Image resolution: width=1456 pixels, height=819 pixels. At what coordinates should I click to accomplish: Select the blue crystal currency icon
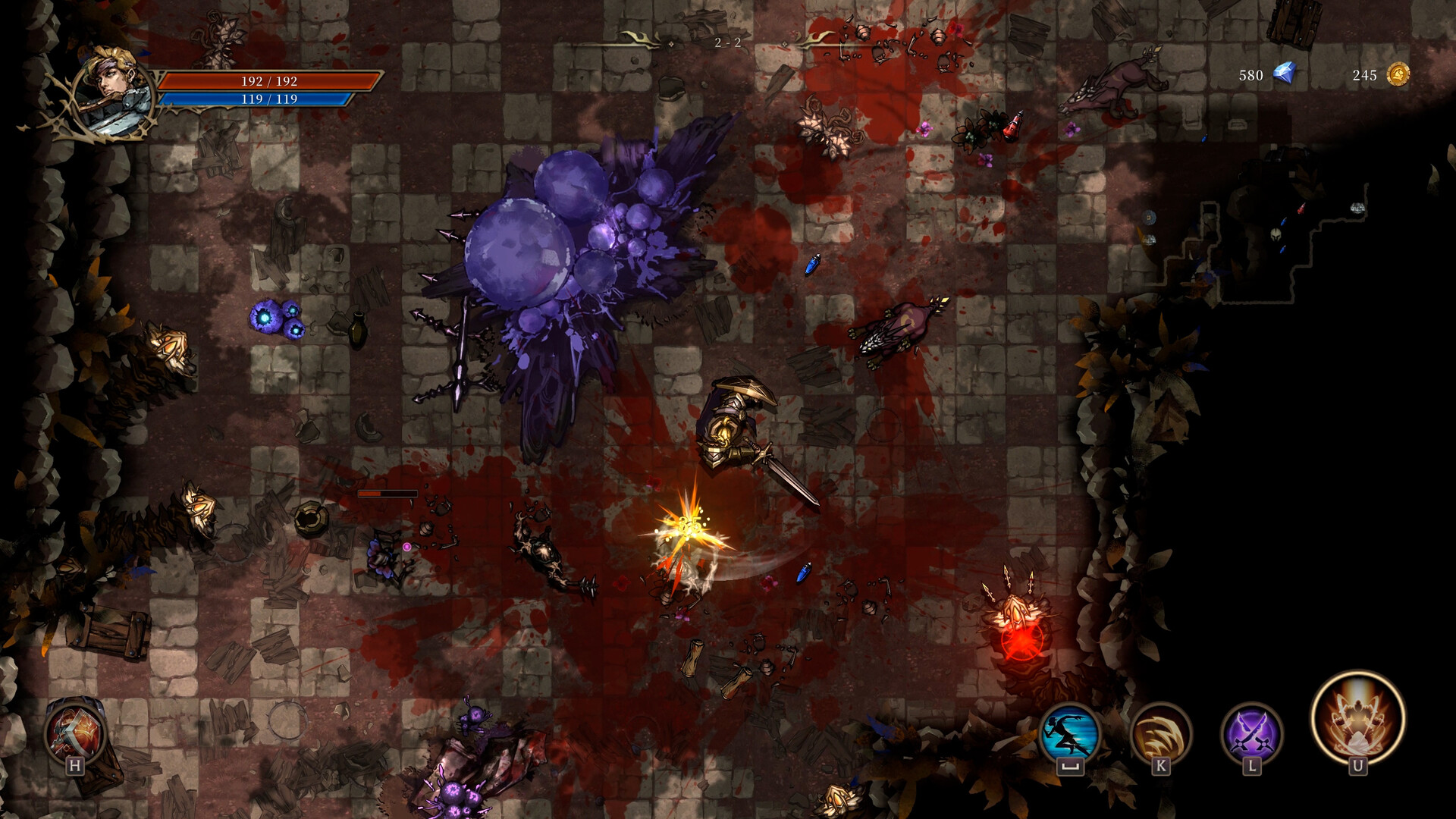(x=1284, y=74)
